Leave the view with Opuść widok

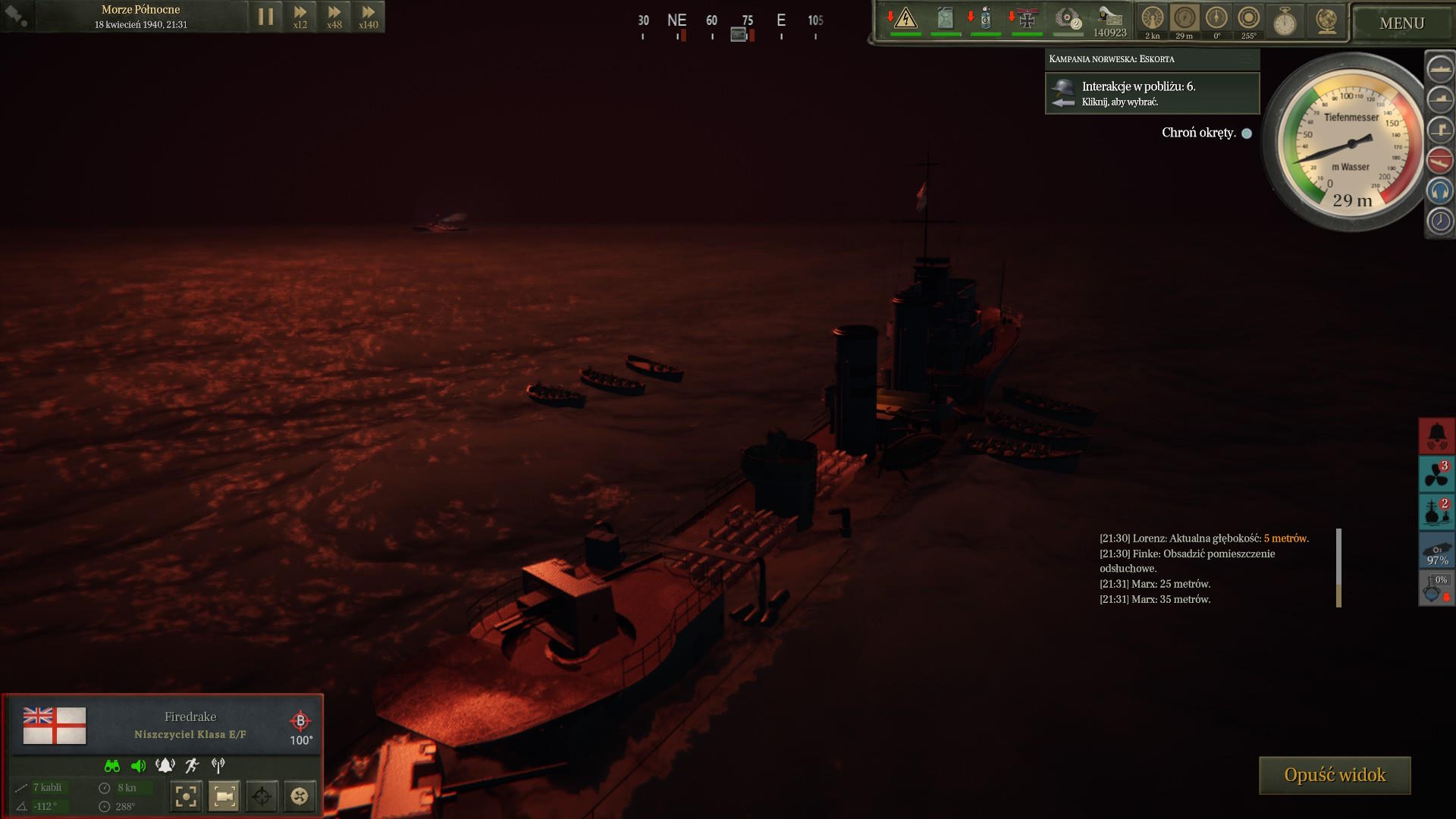tap(1335, 775)
